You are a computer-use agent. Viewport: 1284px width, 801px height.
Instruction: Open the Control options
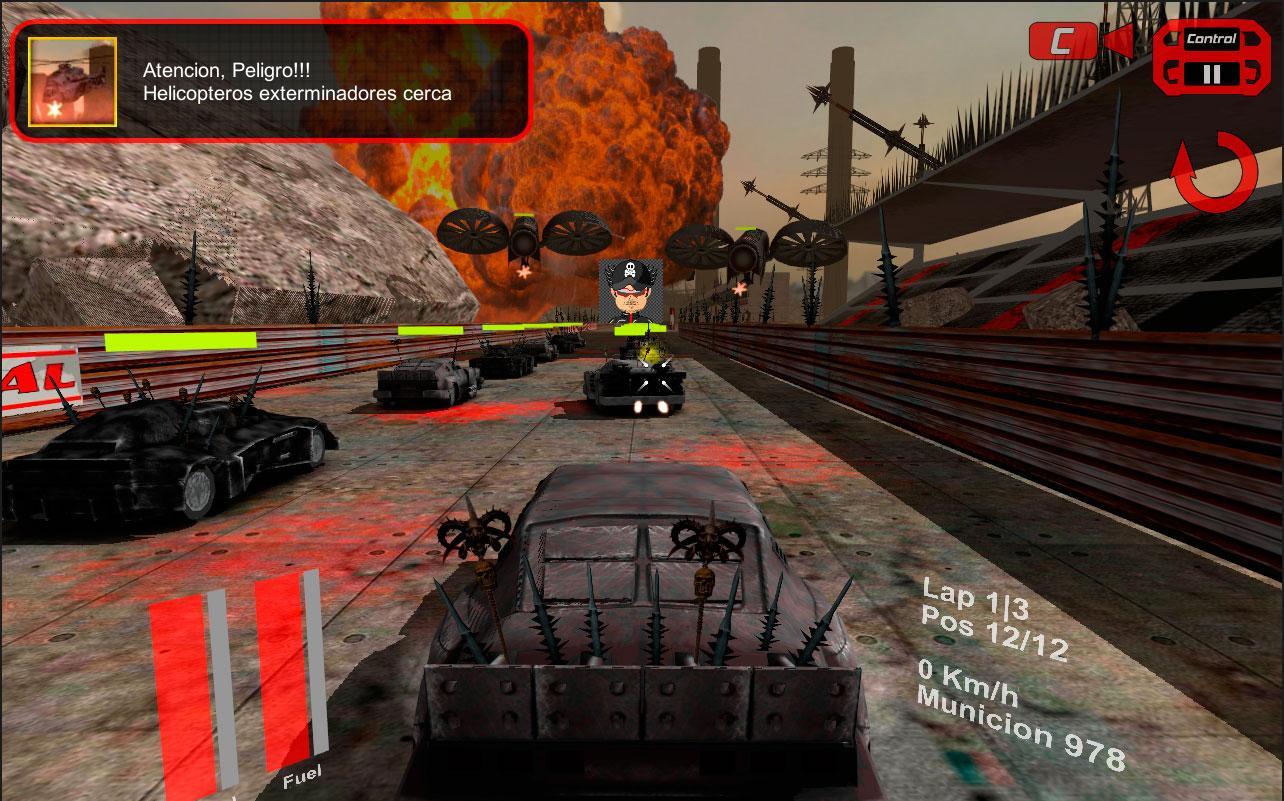[1211, 40]
